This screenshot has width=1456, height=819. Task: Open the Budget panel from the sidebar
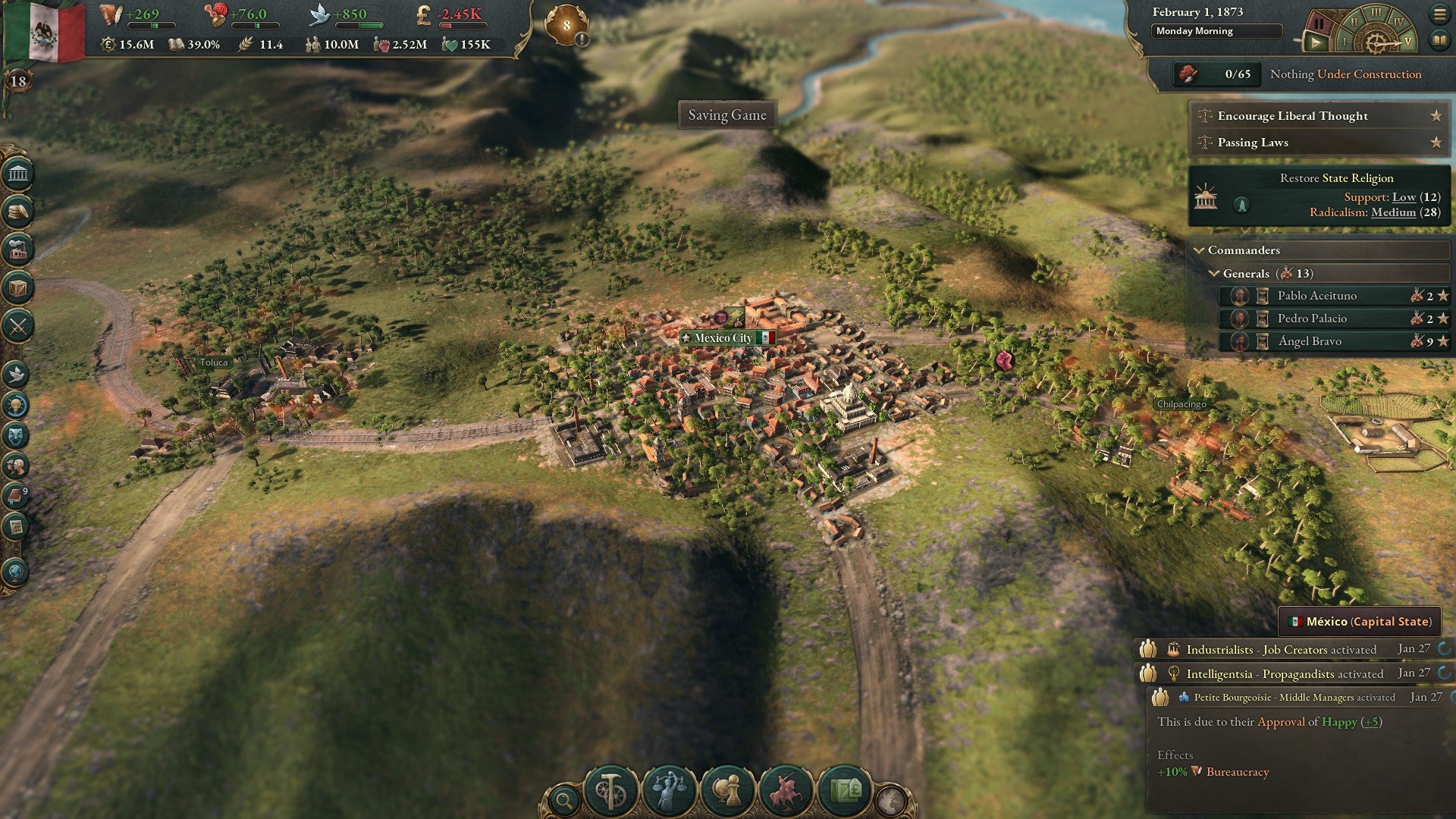(x=17, y=212)
